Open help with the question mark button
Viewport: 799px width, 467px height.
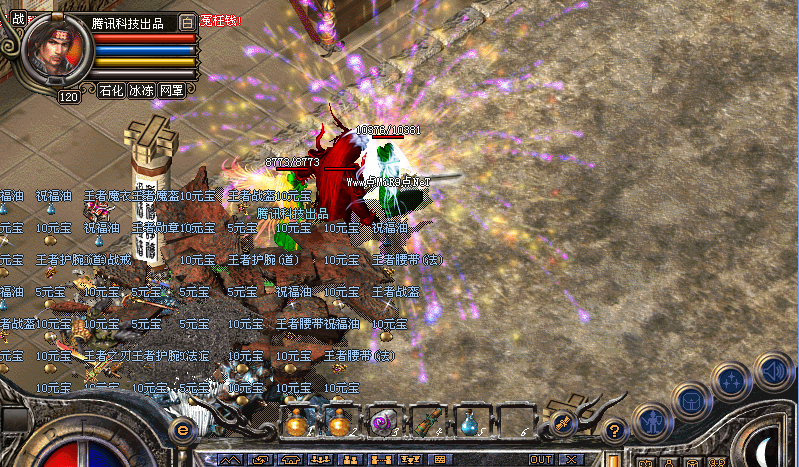(614, 430)
